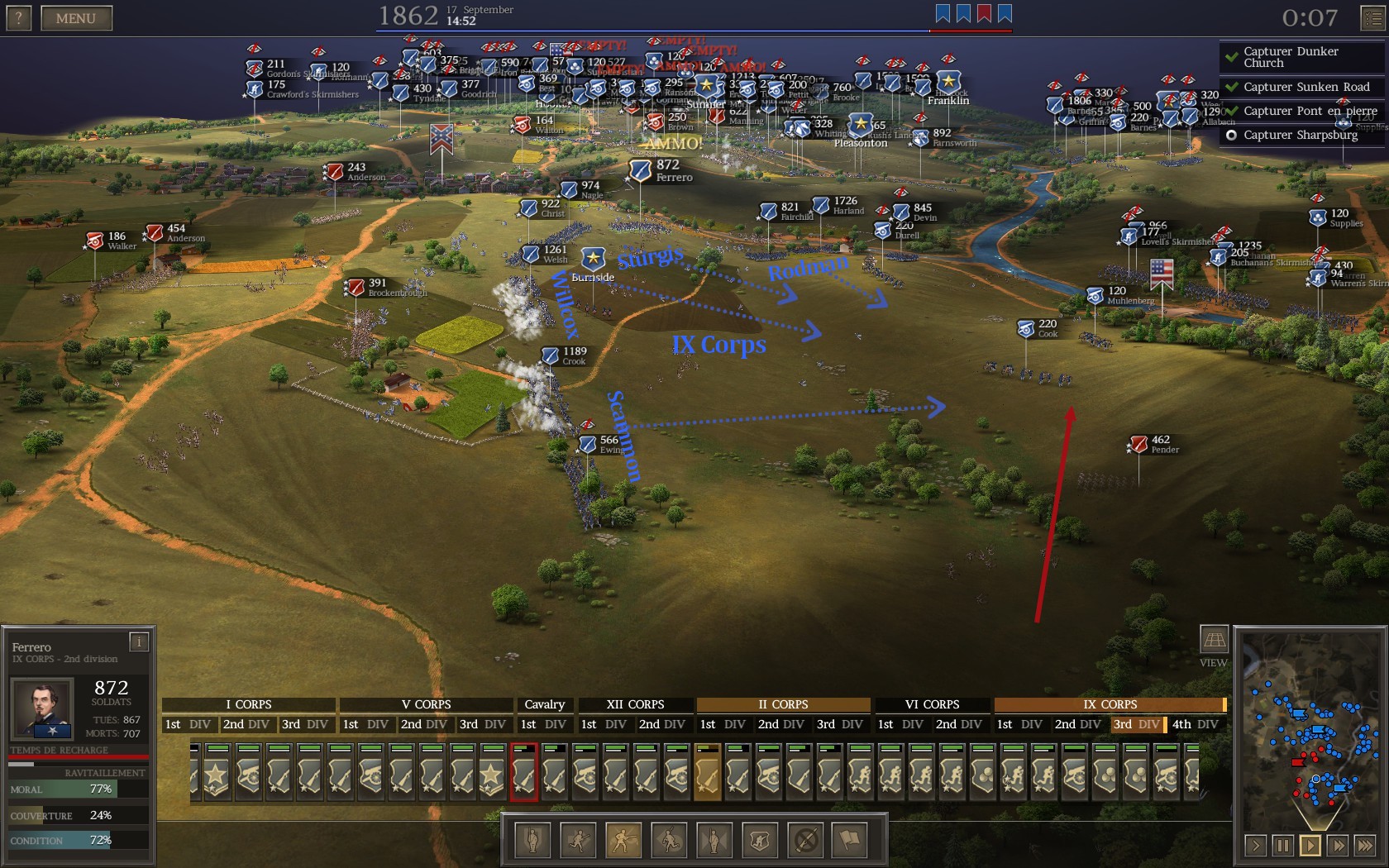Order the fall back command

(669, 841)
